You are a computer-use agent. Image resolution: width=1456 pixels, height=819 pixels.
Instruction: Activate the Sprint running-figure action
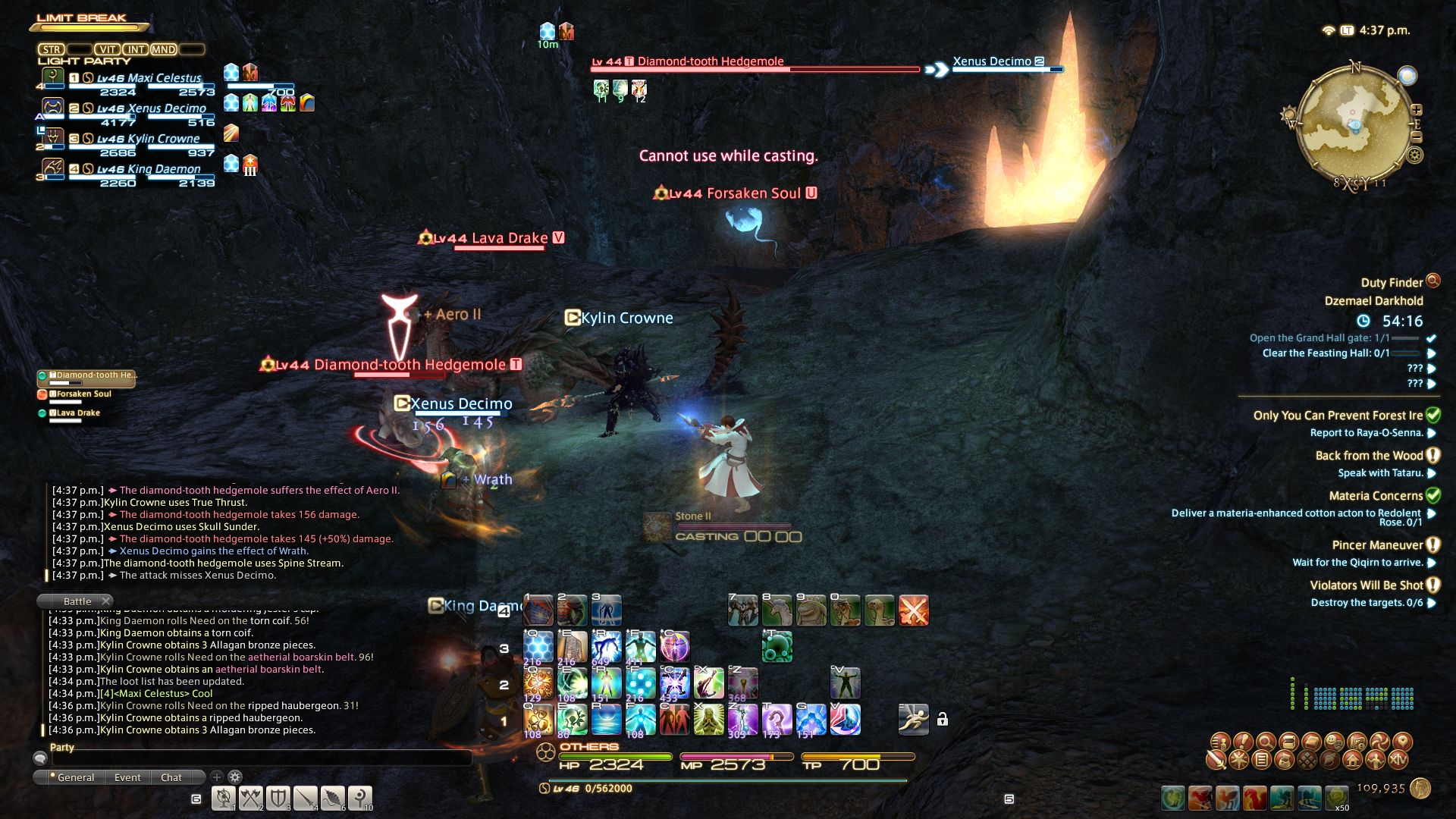(913, 719)
